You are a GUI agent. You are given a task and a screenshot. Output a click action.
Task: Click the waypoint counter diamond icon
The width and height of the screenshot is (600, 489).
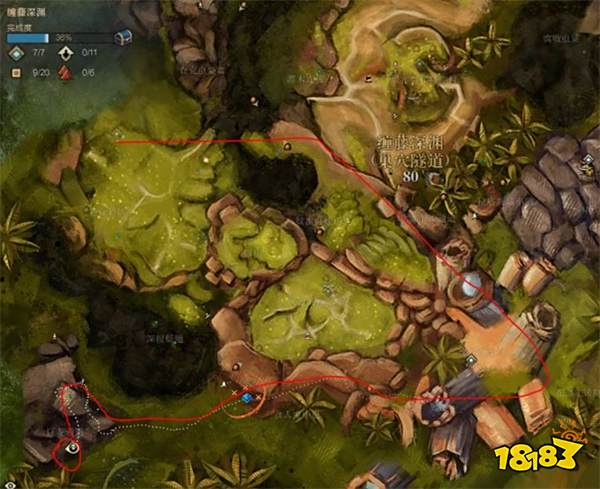16,54
